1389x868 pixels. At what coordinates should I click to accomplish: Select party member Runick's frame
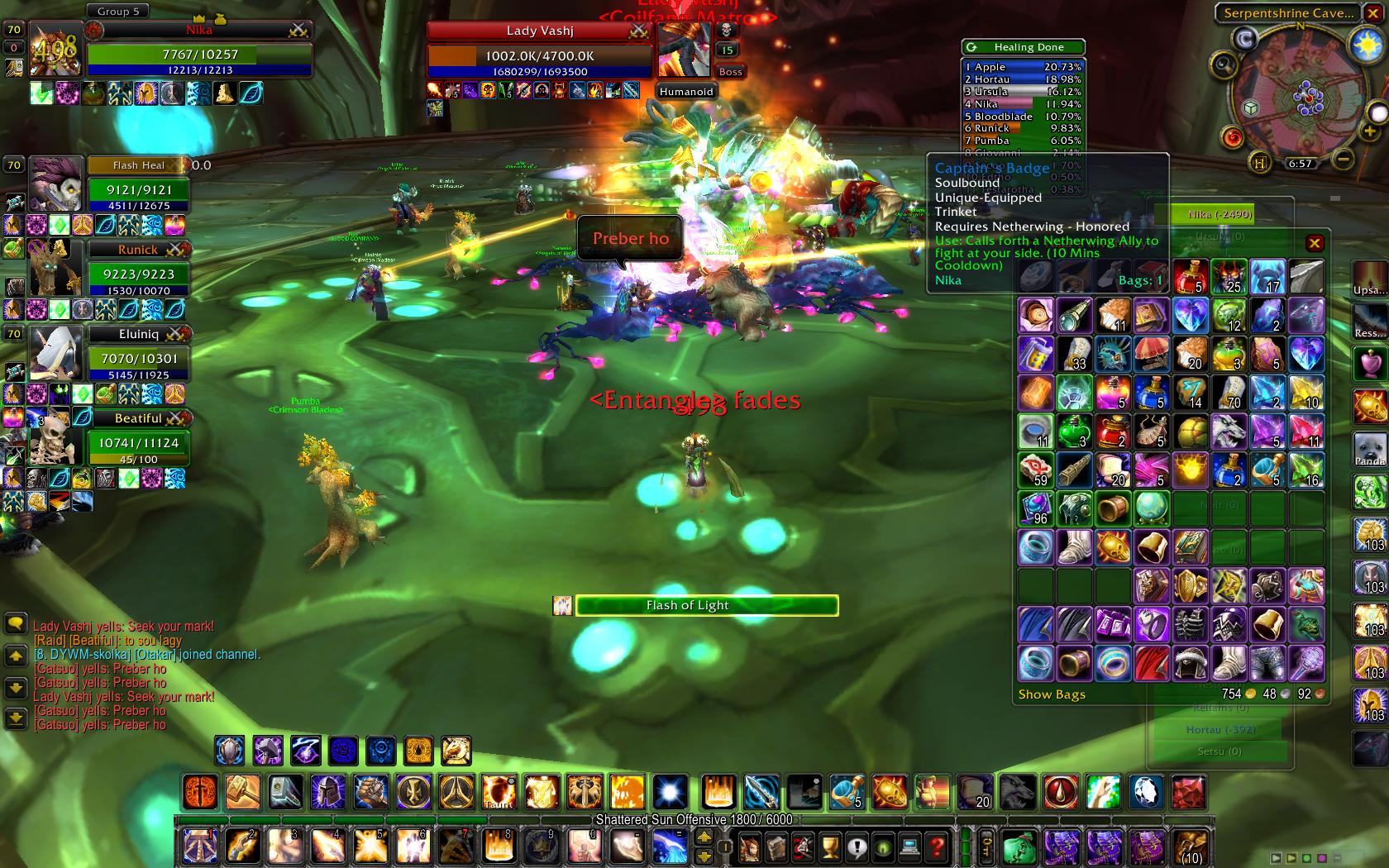pos(137,274)
